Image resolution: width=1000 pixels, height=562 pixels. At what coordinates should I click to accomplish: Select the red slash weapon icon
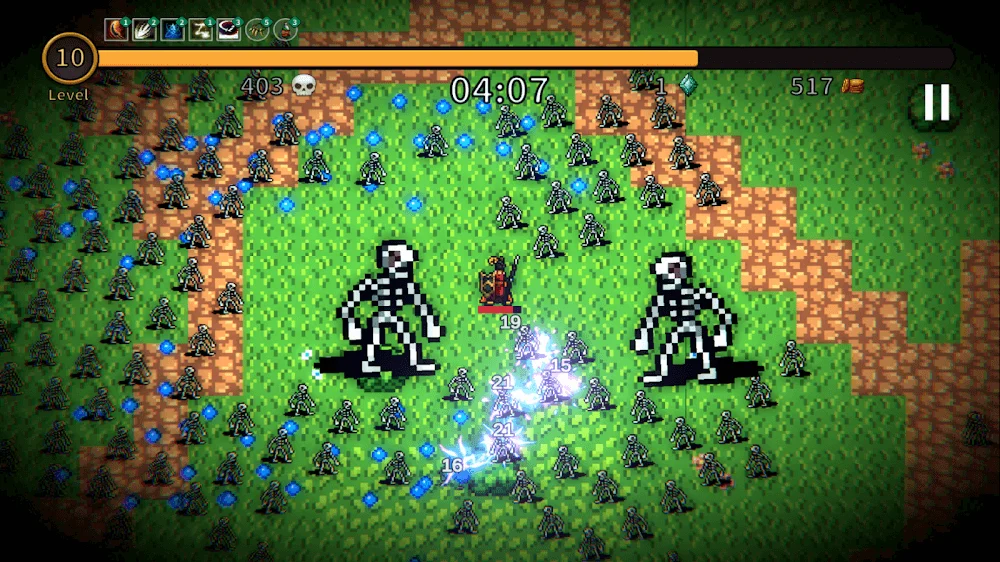pyautogui.click(x=116, y=29)
